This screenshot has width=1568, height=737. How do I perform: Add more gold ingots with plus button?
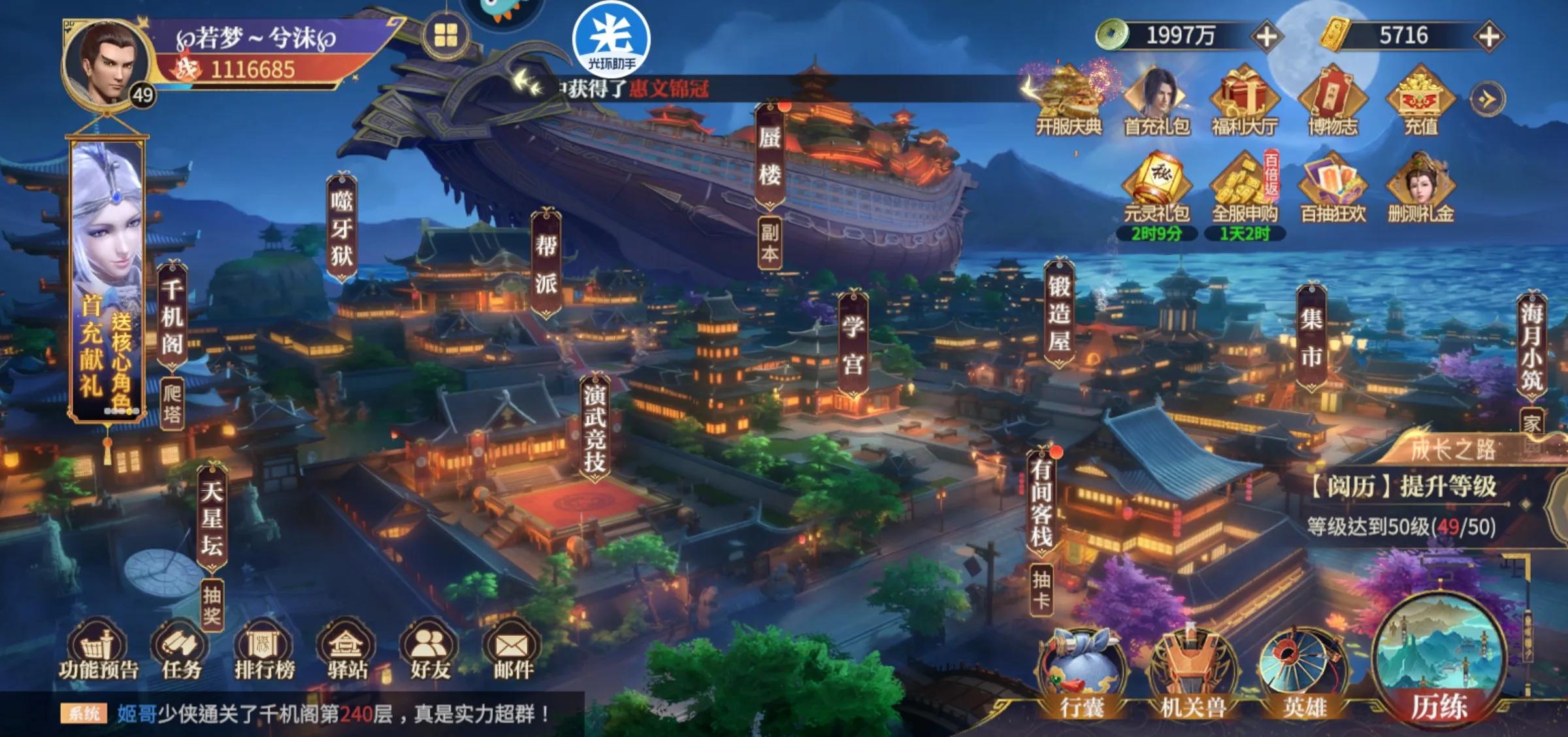pyautogui.click(x=1489, y=36)
